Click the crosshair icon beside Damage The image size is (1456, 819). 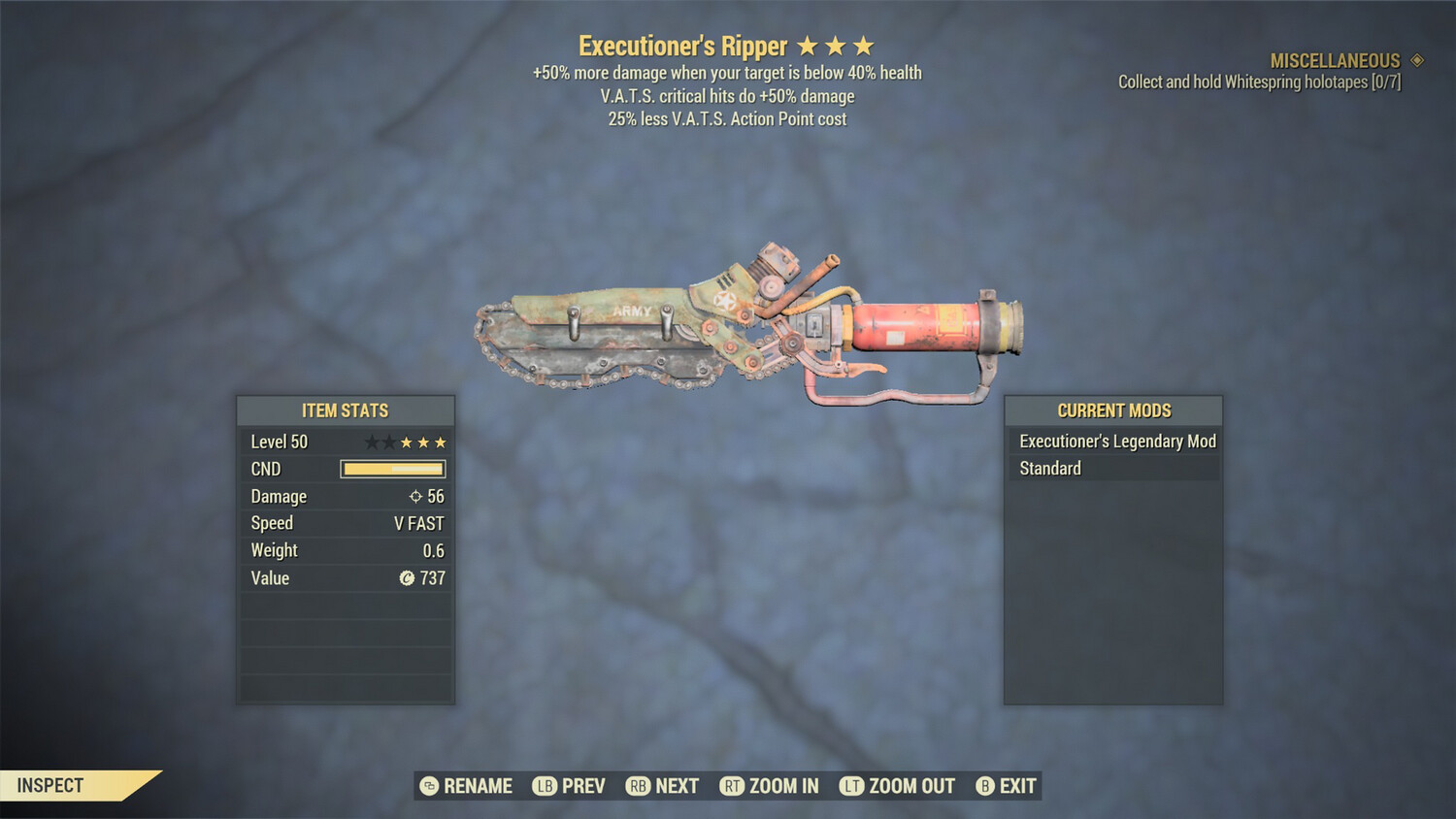point(415,496)
